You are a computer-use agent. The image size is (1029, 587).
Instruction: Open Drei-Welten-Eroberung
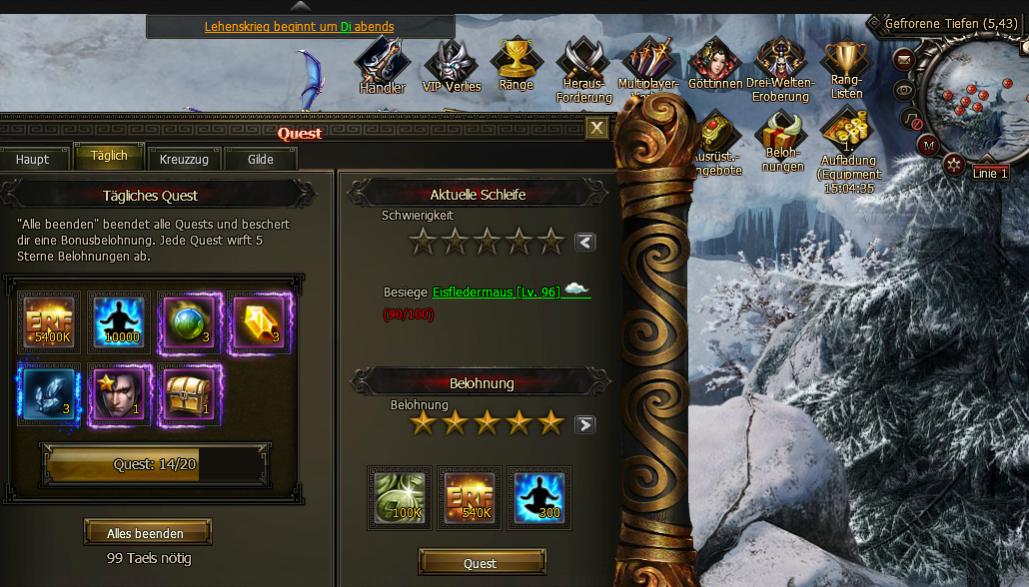pyautogui.click(x=781, y=68)
